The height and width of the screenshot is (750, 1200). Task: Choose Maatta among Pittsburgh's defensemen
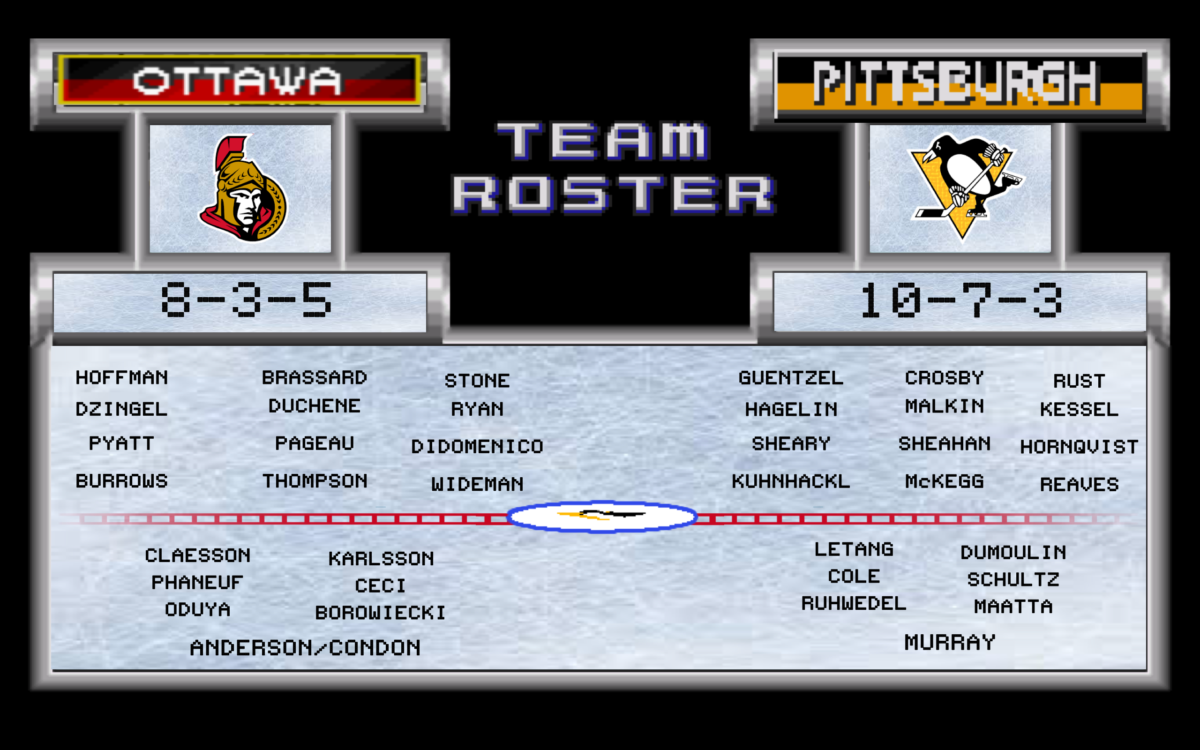1013,607
